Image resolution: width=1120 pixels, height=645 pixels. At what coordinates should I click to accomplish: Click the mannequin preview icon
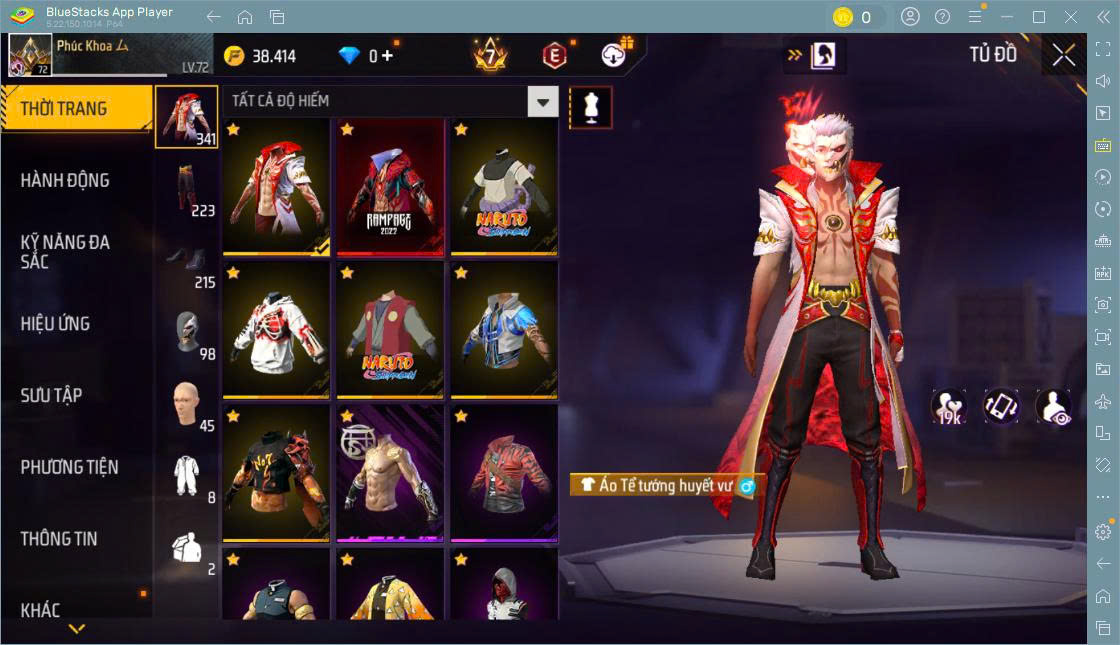pyautogui.click(x=590, y=107)
